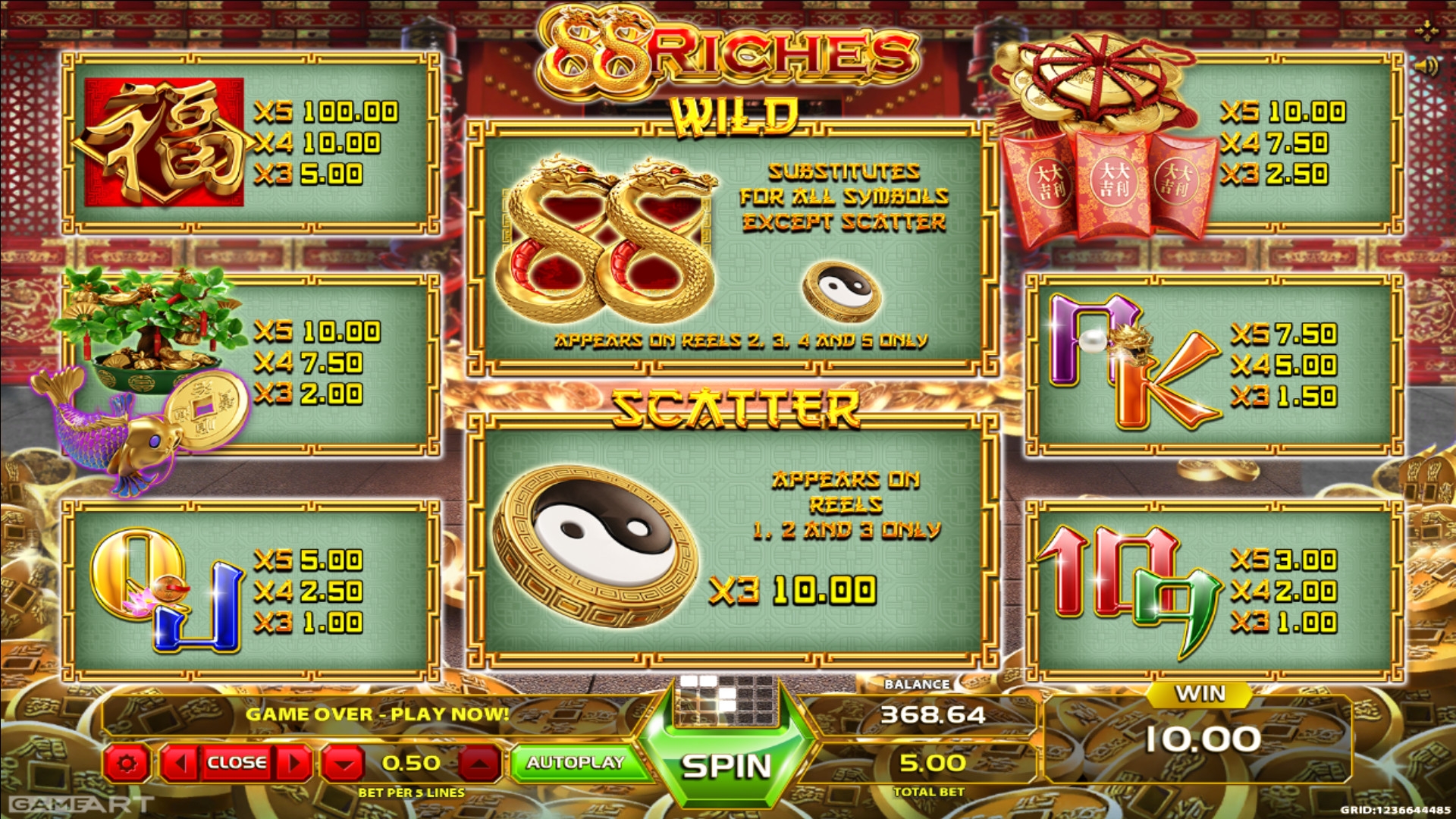
Task: Open the gear settings button
Action: coord(127,763)
